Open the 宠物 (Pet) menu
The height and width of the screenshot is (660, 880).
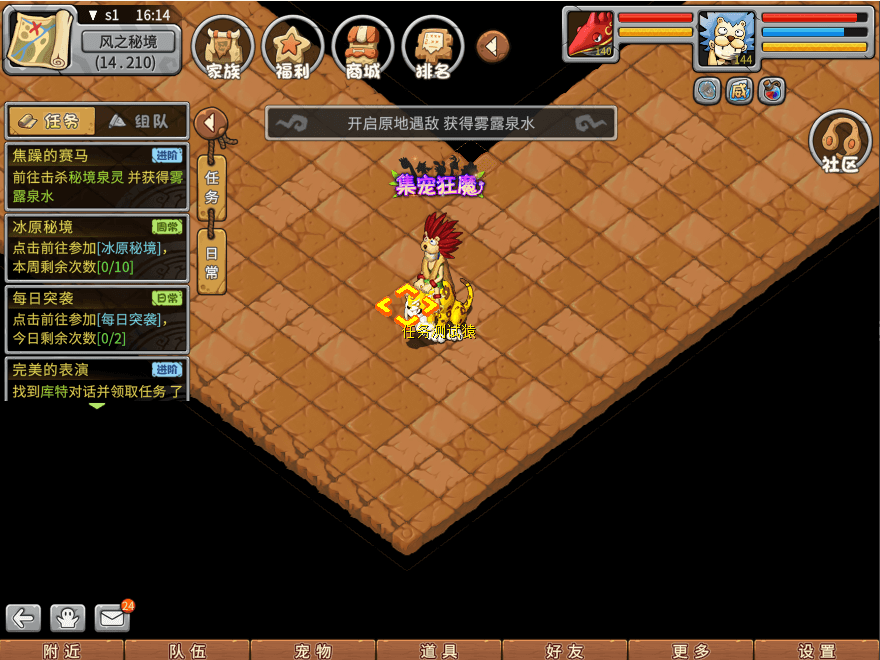click(313, 650)
